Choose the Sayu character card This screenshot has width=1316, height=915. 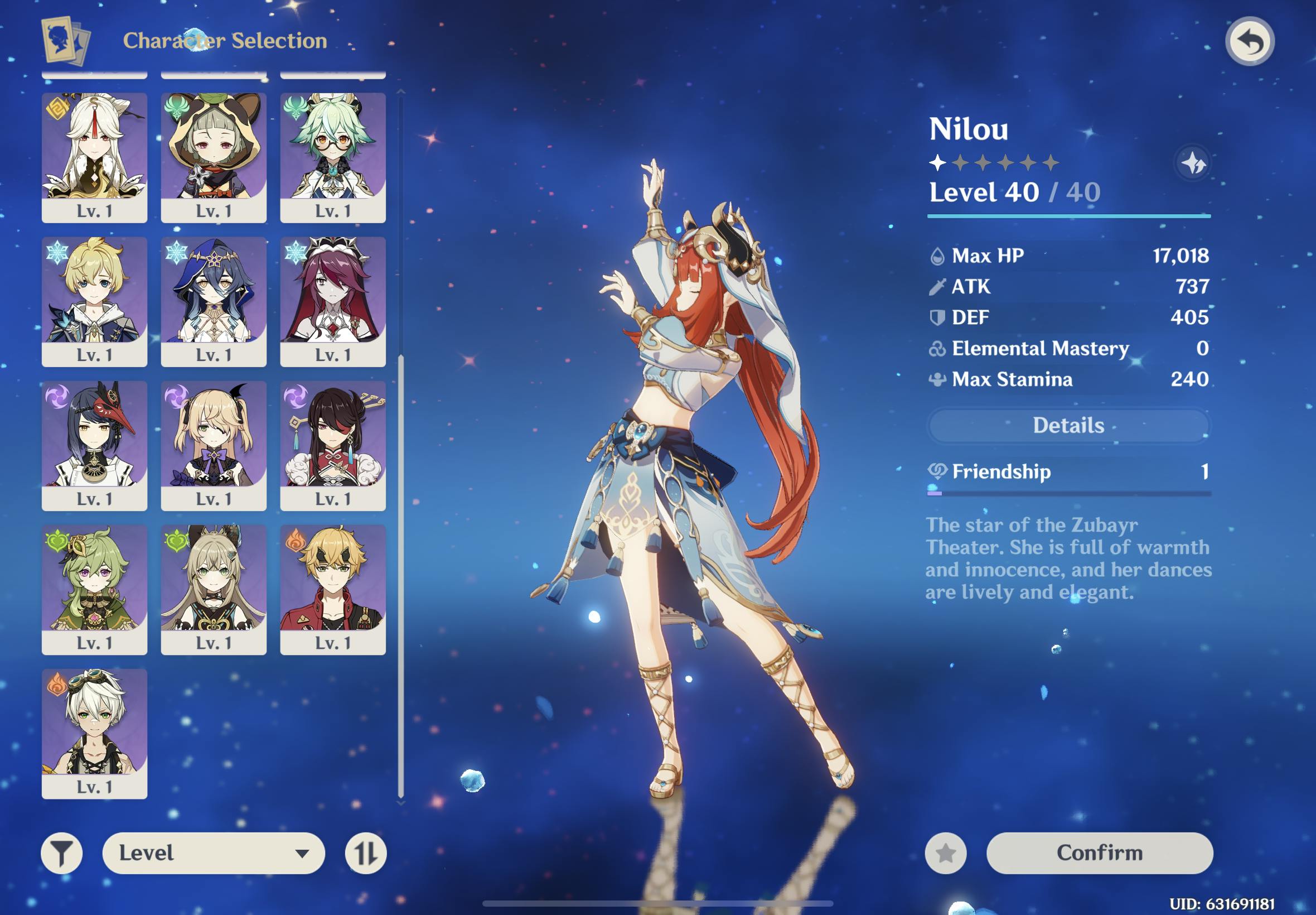[x=214, y=157]
